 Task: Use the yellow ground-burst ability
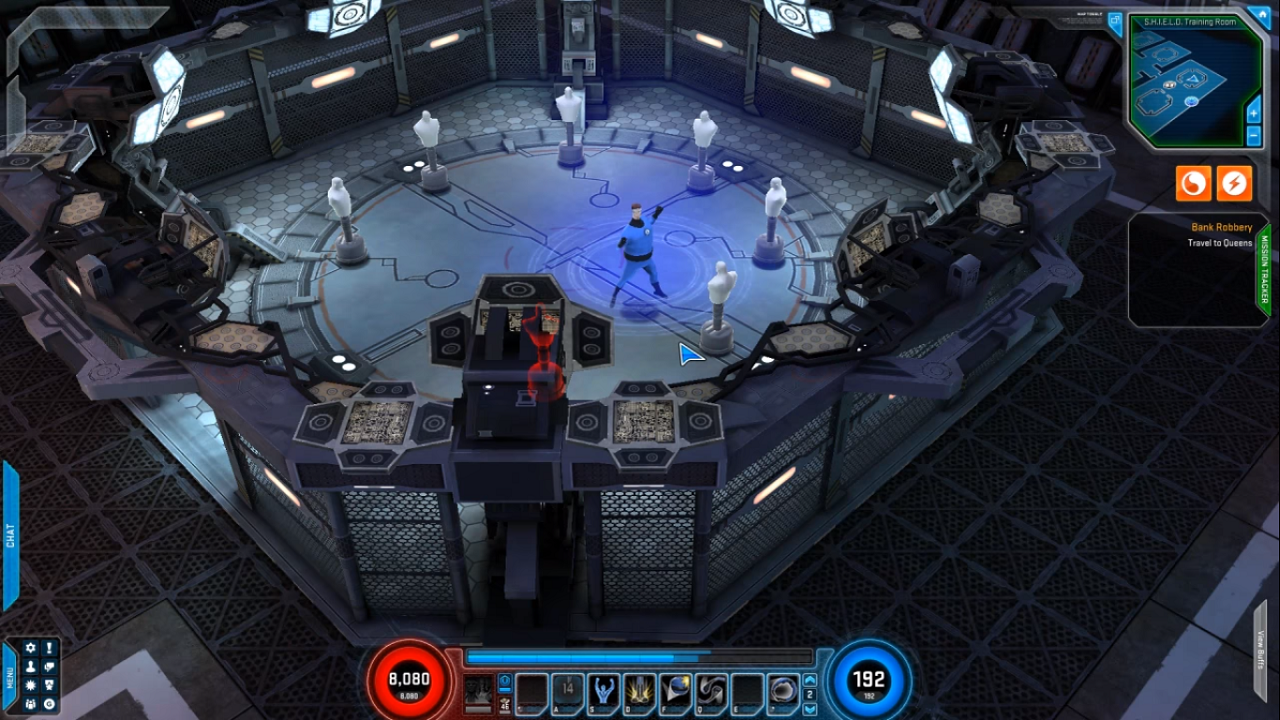click(639, 689)
